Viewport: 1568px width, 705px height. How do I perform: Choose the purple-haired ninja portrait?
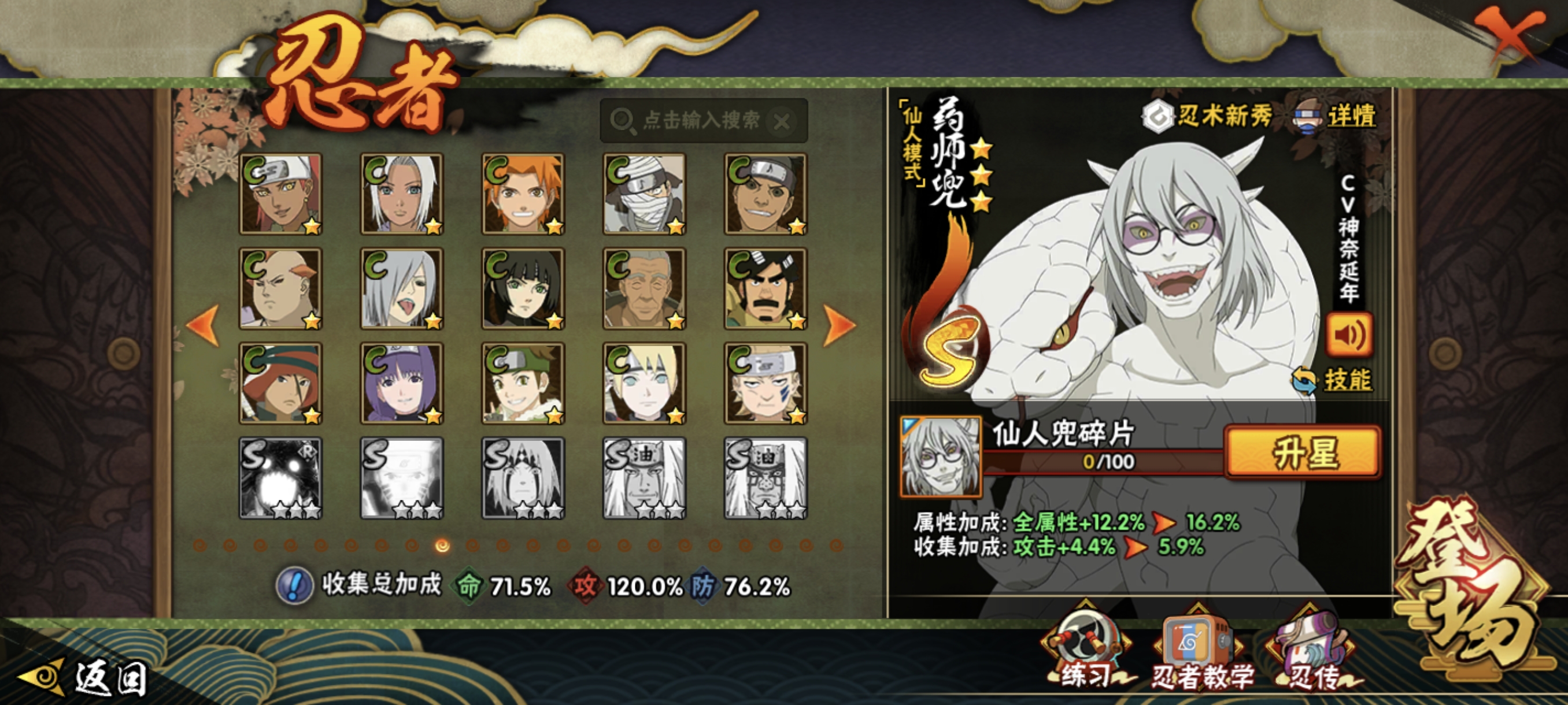(x=402, y=383)
